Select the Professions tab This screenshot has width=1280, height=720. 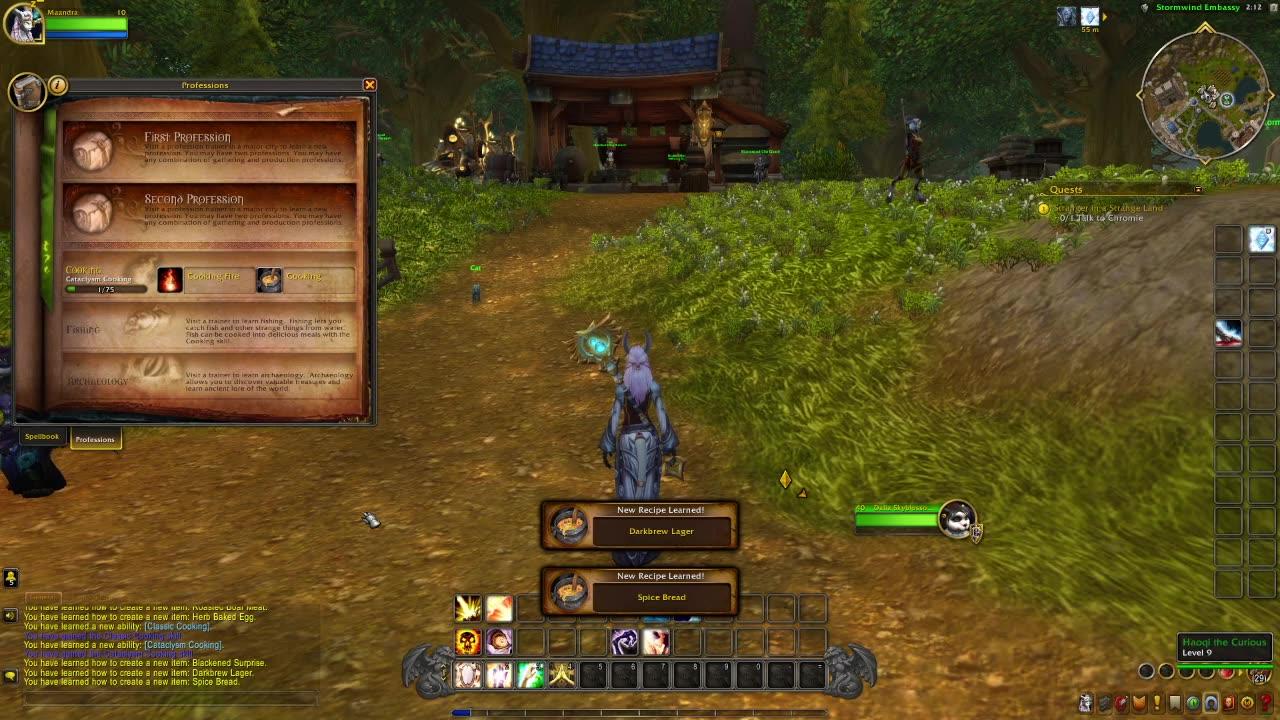(96, 439)
